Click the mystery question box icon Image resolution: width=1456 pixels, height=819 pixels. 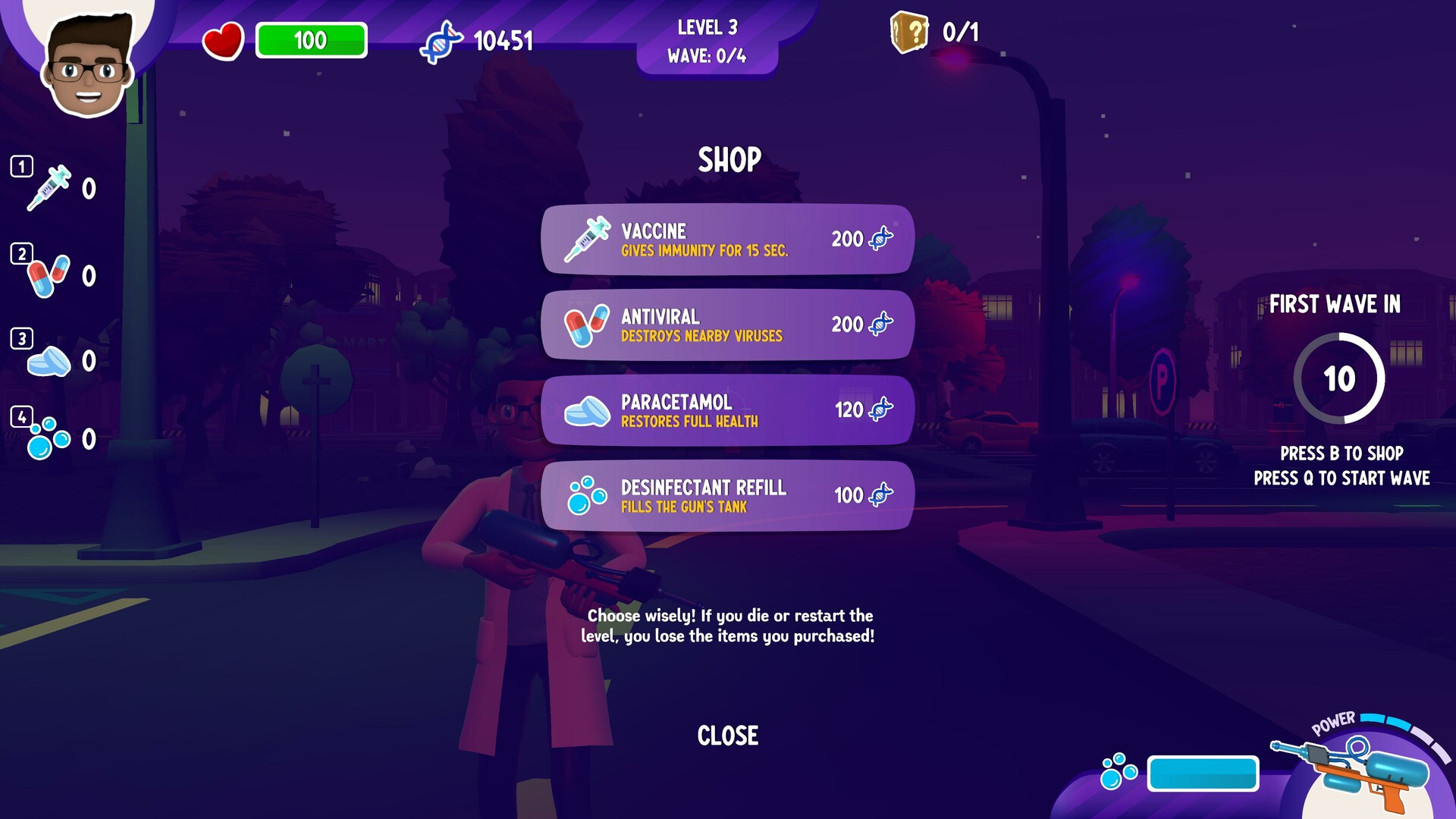tap(909, 32)
